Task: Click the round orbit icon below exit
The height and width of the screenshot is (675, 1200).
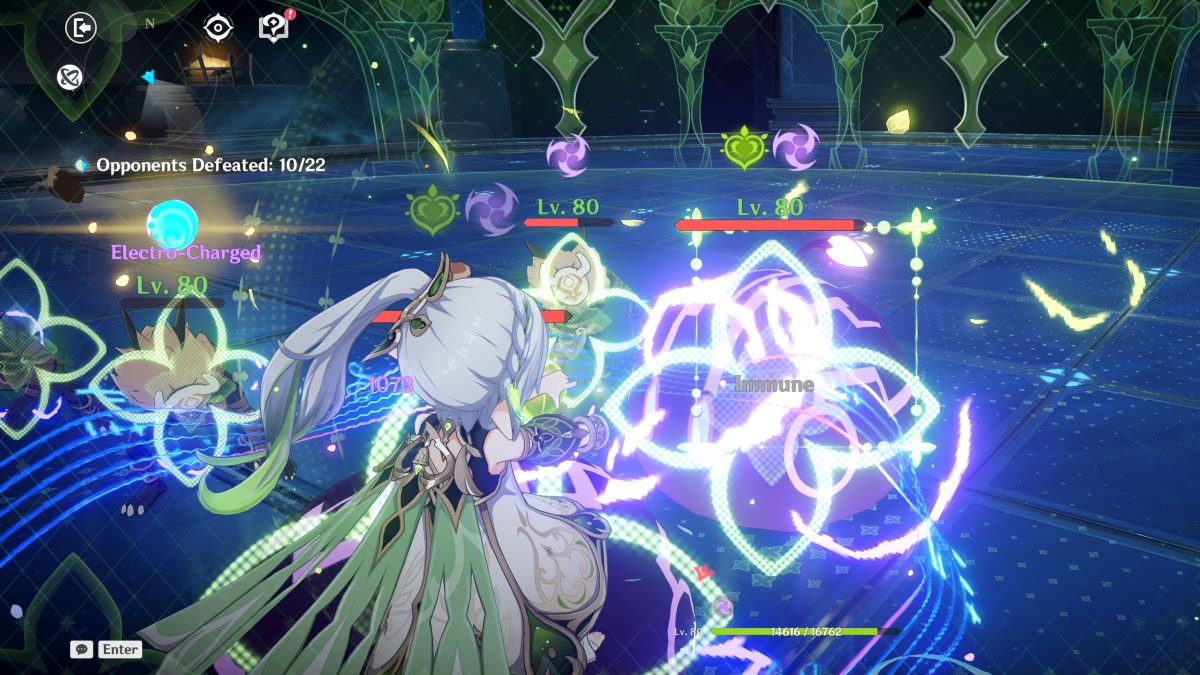Action: [x=69, y=76]
